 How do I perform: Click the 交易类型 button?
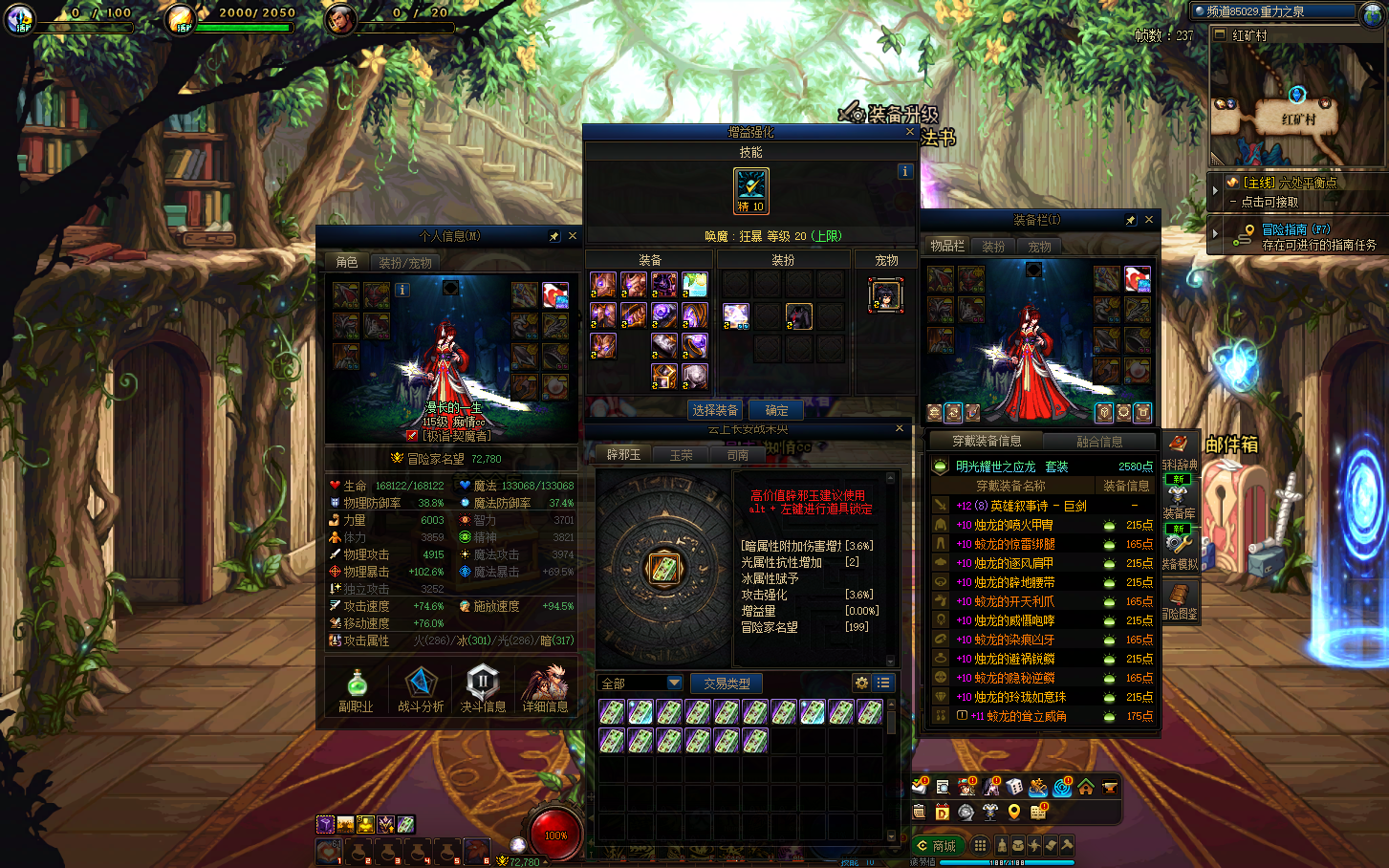point(727,683)
